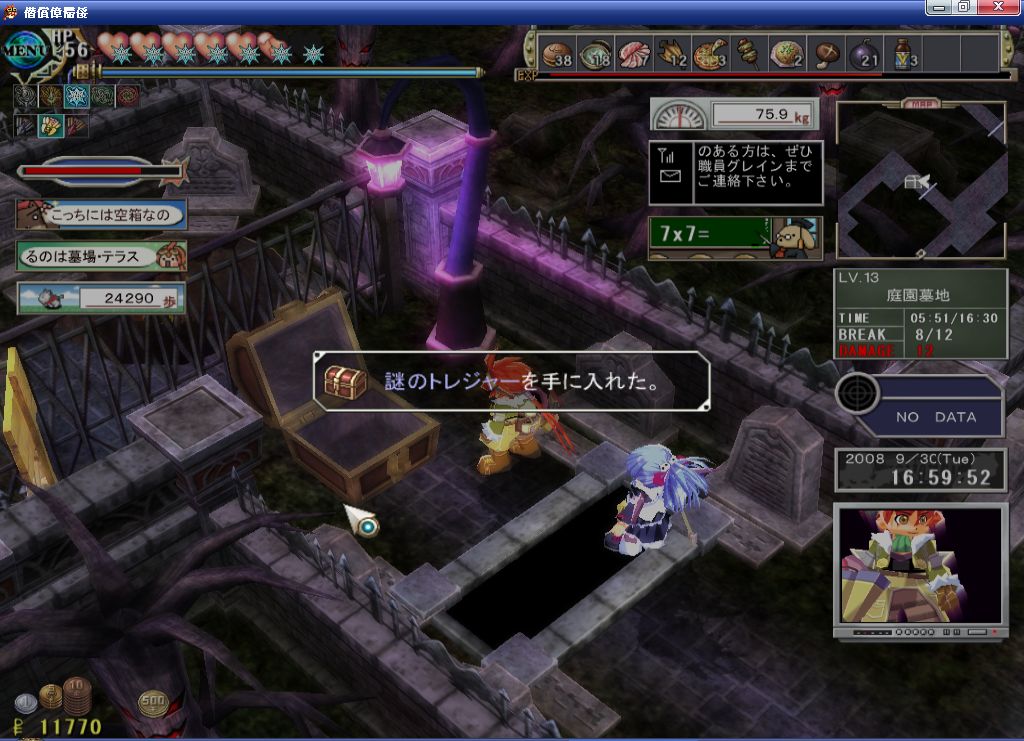Select the bread bun item slot
The width and height of the screenshot is (1024, 741).
click(x=556, y=53)
